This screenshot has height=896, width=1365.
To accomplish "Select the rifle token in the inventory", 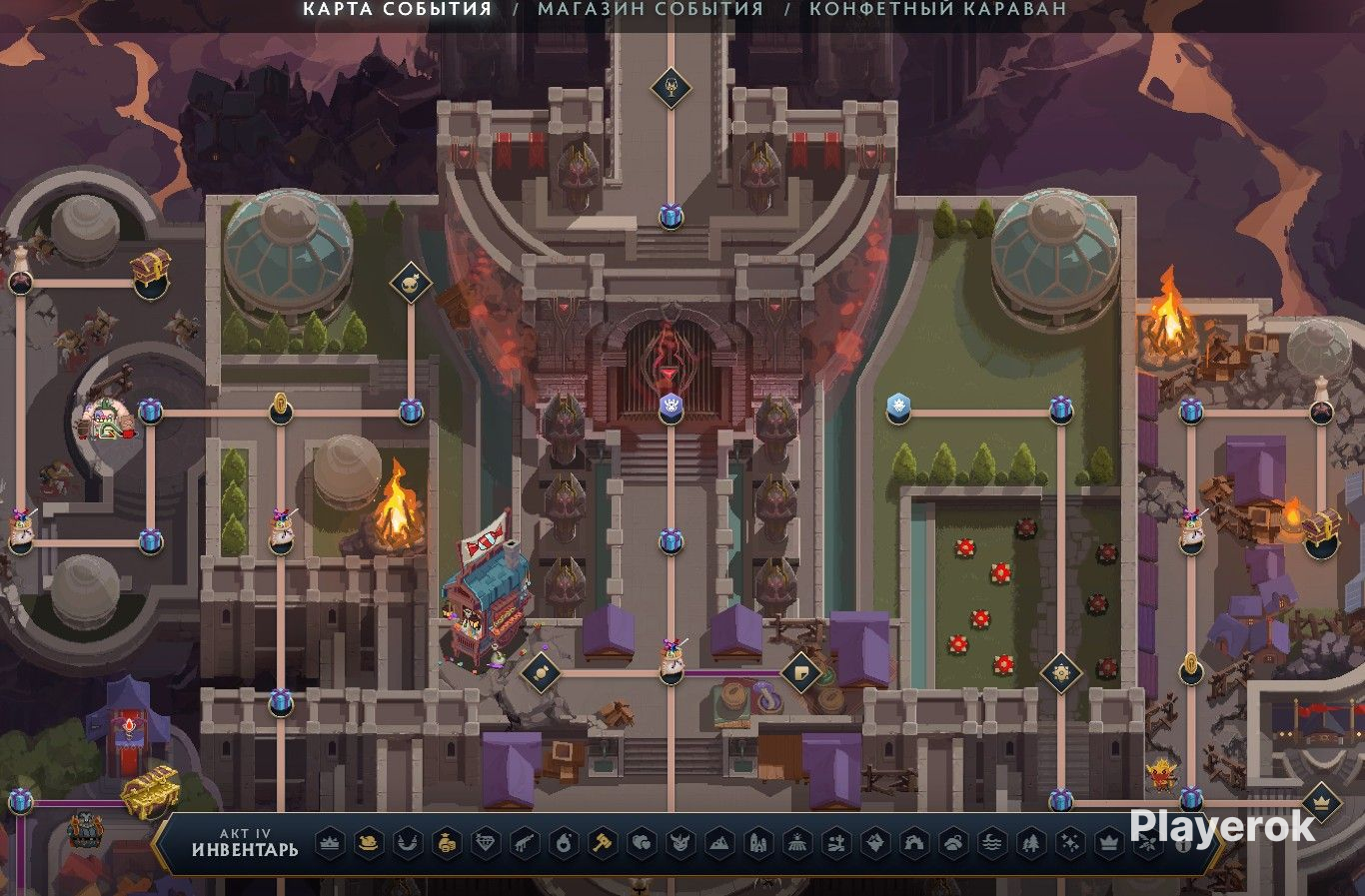I will coord(525,843).
